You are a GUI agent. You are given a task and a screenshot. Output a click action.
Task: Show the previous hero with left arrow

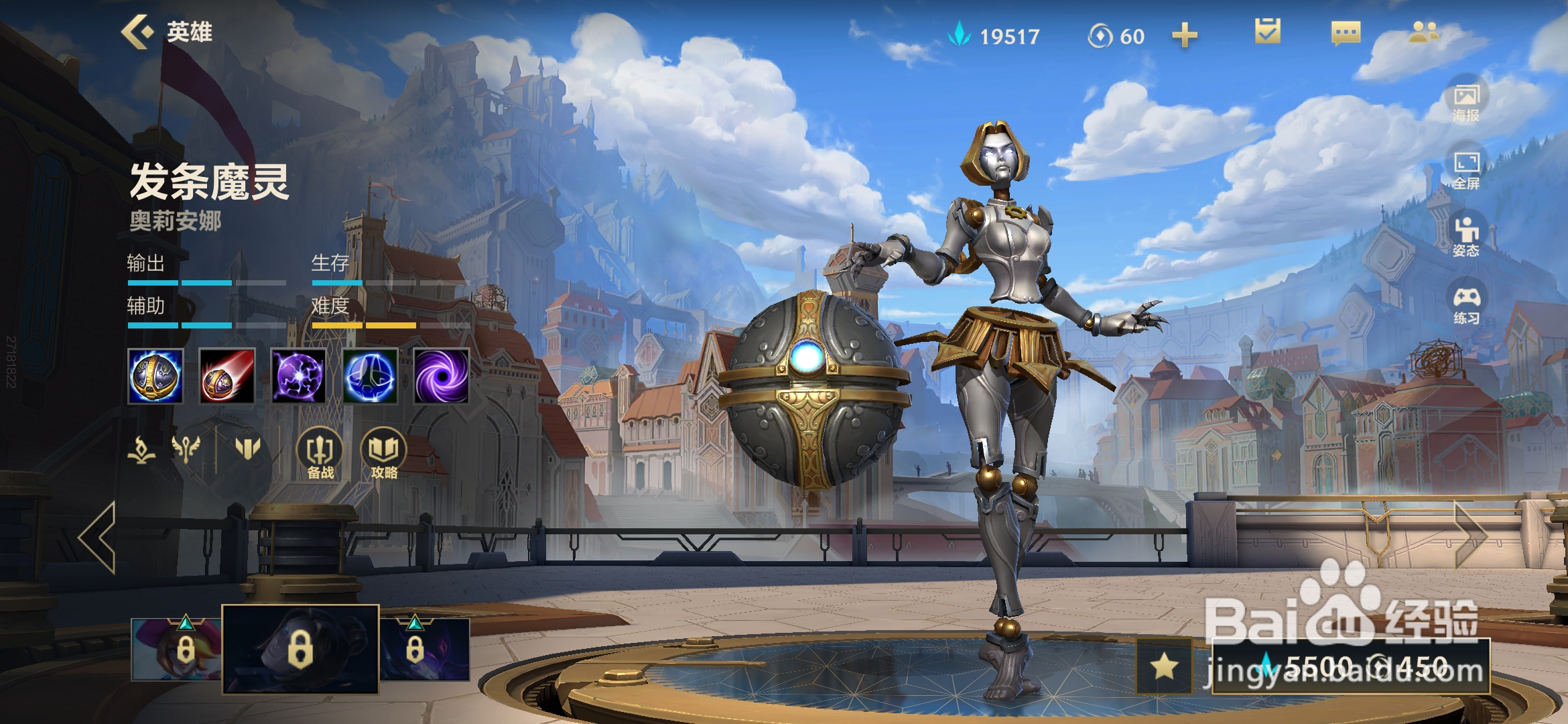coord(99,537)
